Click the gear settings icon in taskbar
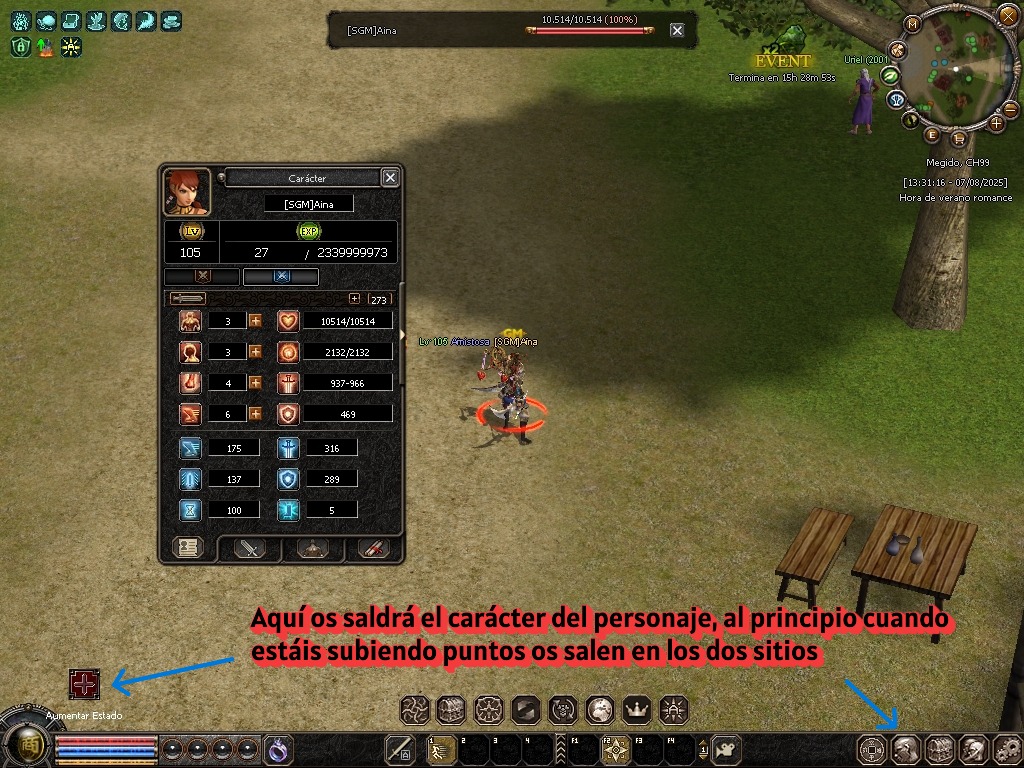 (x=1006, y=748)
